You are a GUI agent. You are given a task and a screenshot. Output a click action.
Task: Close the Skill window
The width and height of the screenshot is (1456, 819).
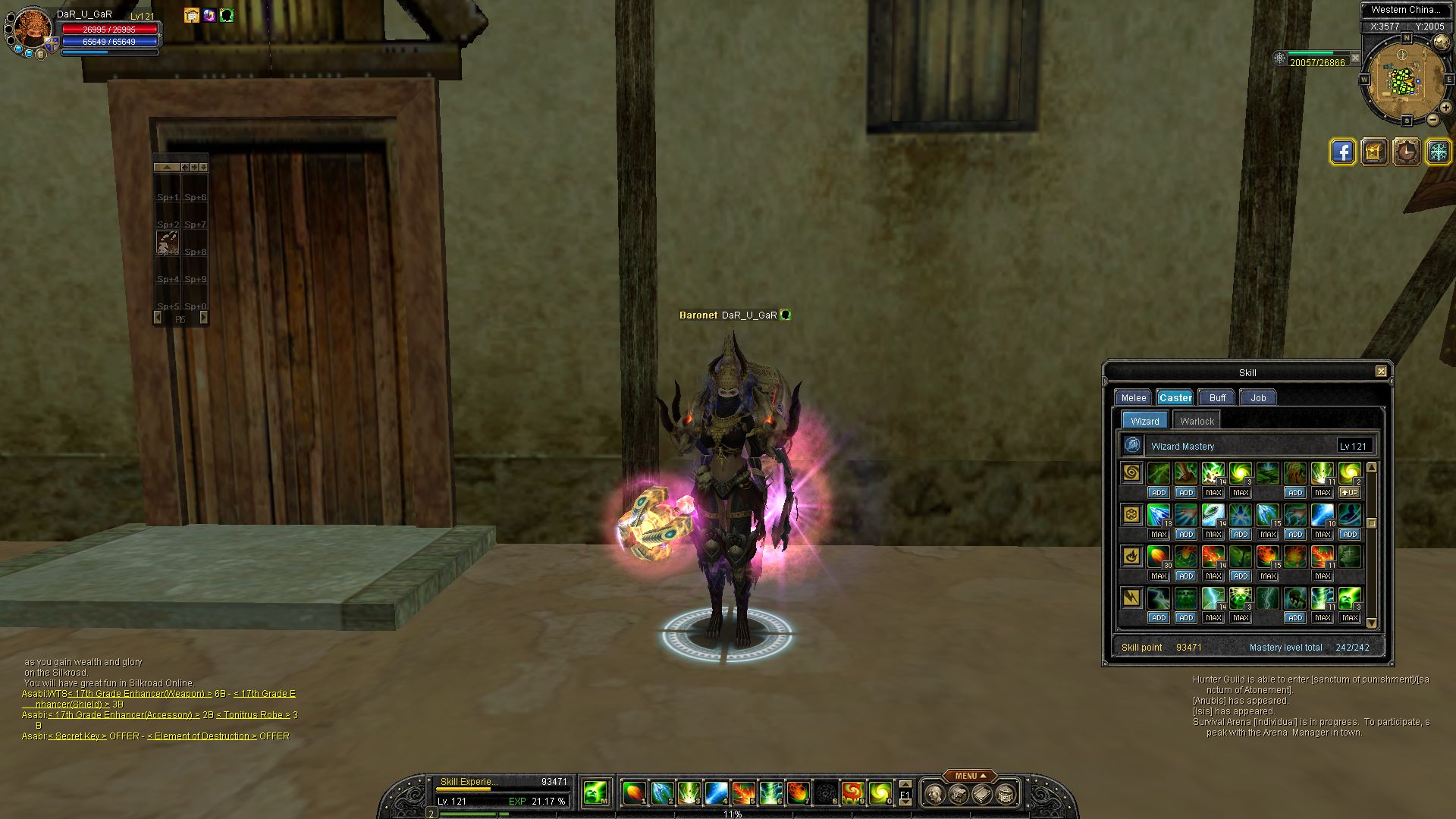pyautogui.click(x=1381, y=372)
